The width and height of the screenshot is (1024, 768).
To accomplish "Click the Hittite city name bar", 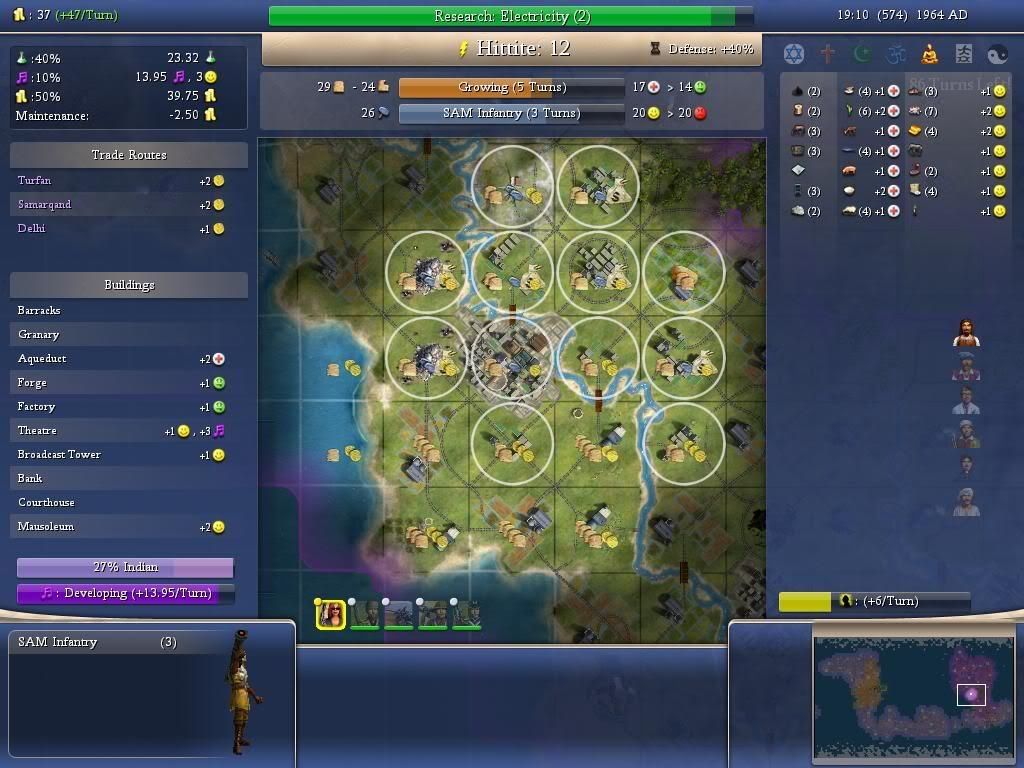I will (511, 48).
